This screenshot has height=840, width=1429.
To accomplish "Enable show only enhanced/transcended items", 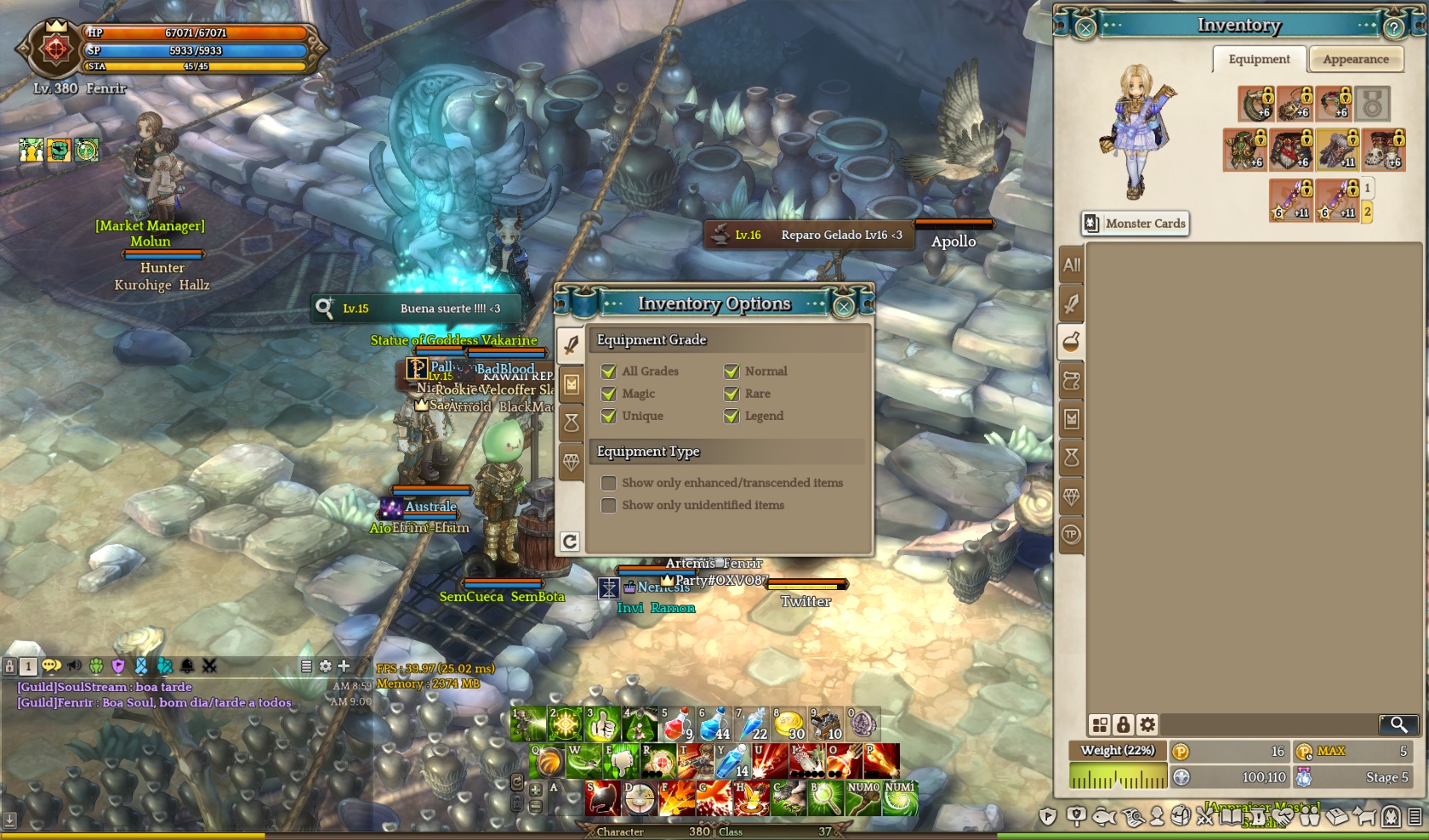I will [609, 483].
